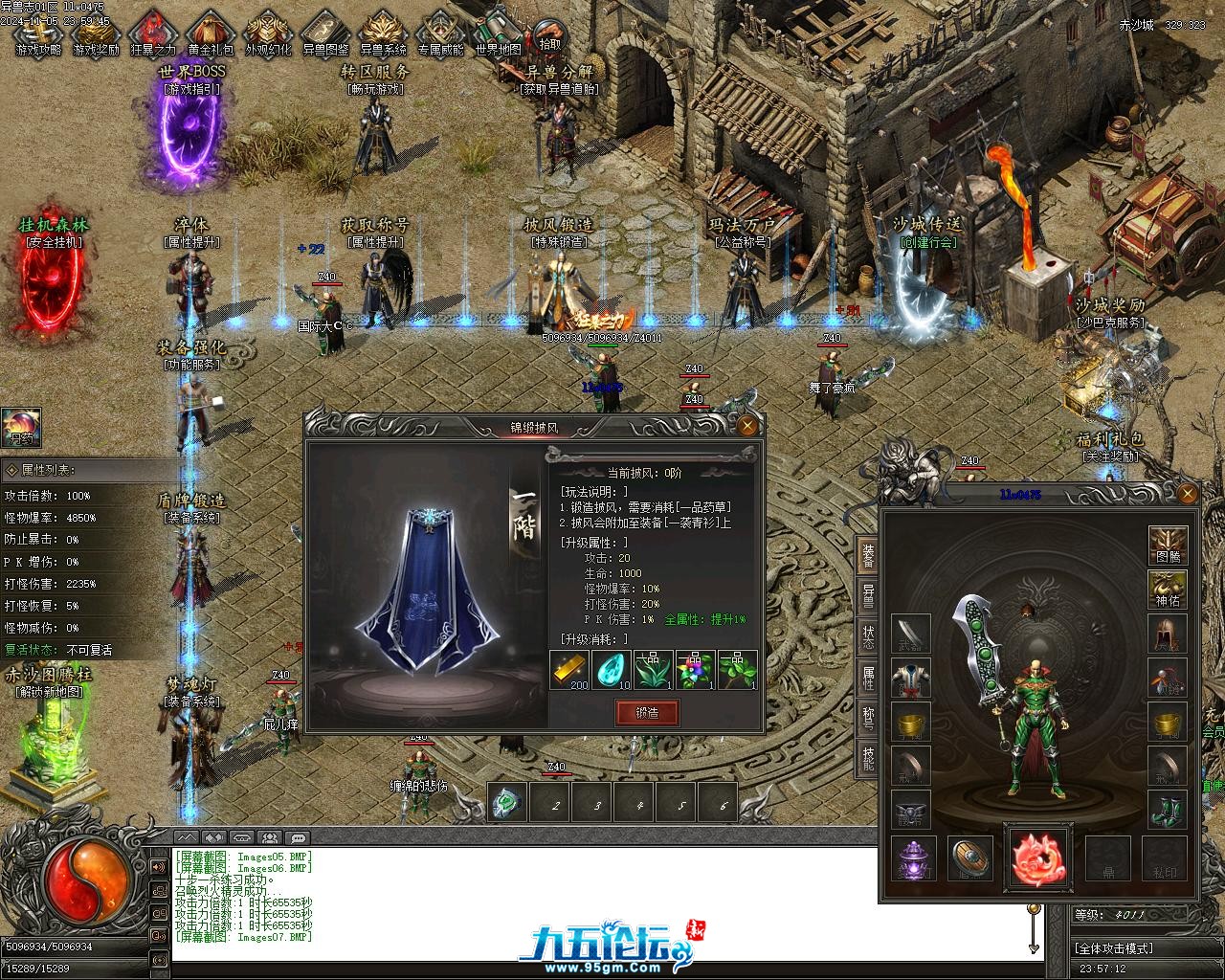Open the 异兽系统 beast system
1225x980 pixels.
tap(383, 34)
